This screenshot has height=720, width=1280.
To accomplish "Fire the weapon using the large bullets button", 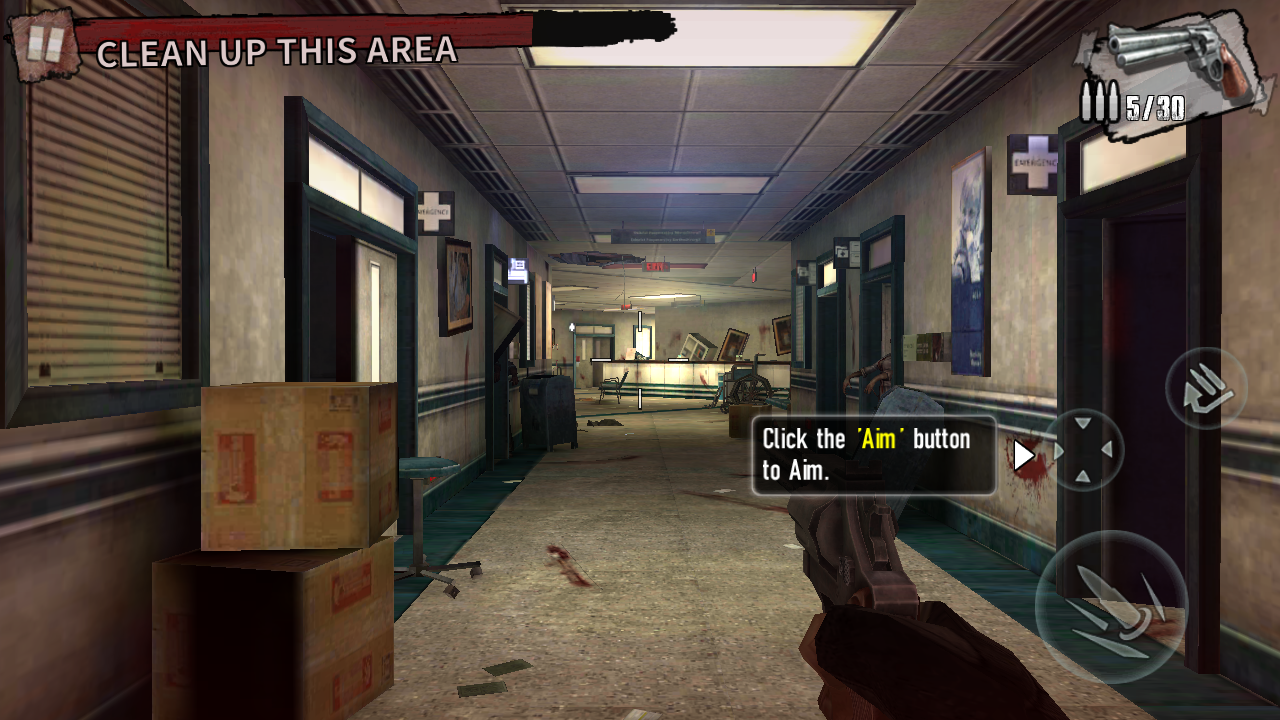I will pos(1111,607).
